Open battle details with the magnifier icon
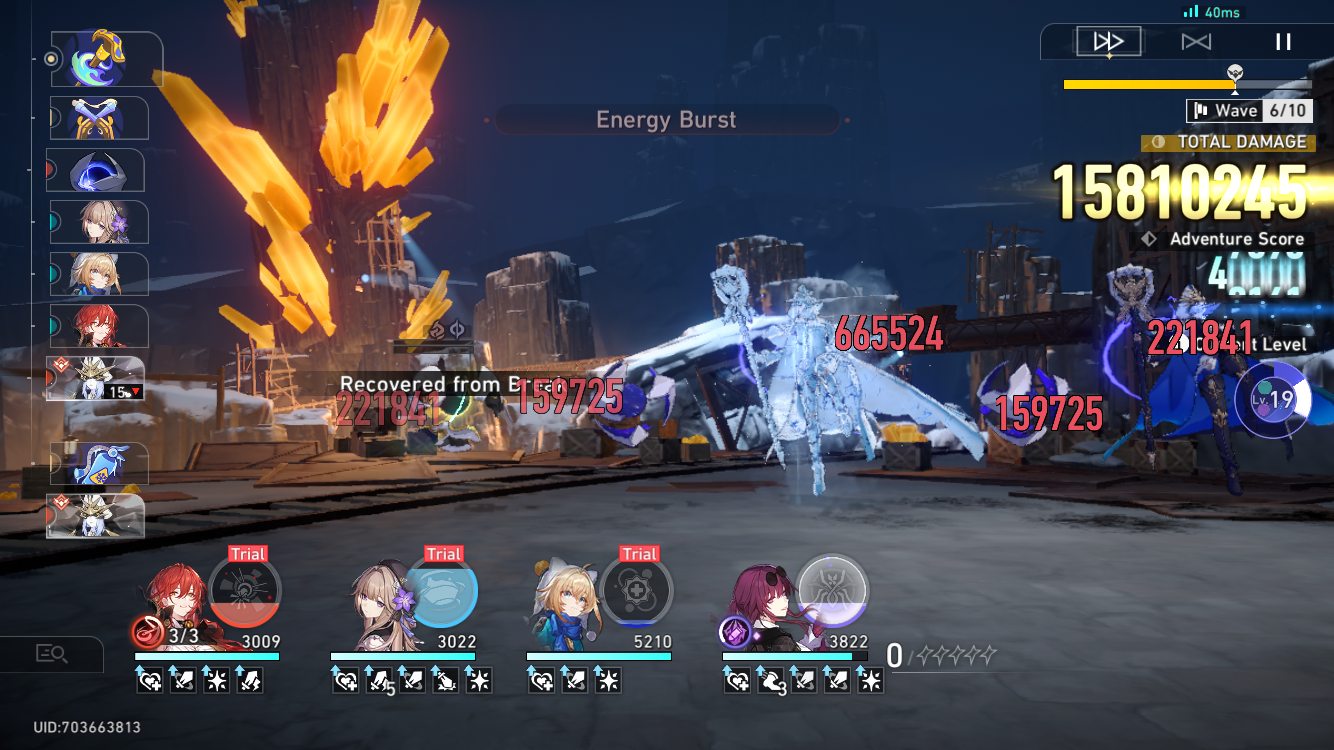1334x750 pixels. (x=51, y=654)
